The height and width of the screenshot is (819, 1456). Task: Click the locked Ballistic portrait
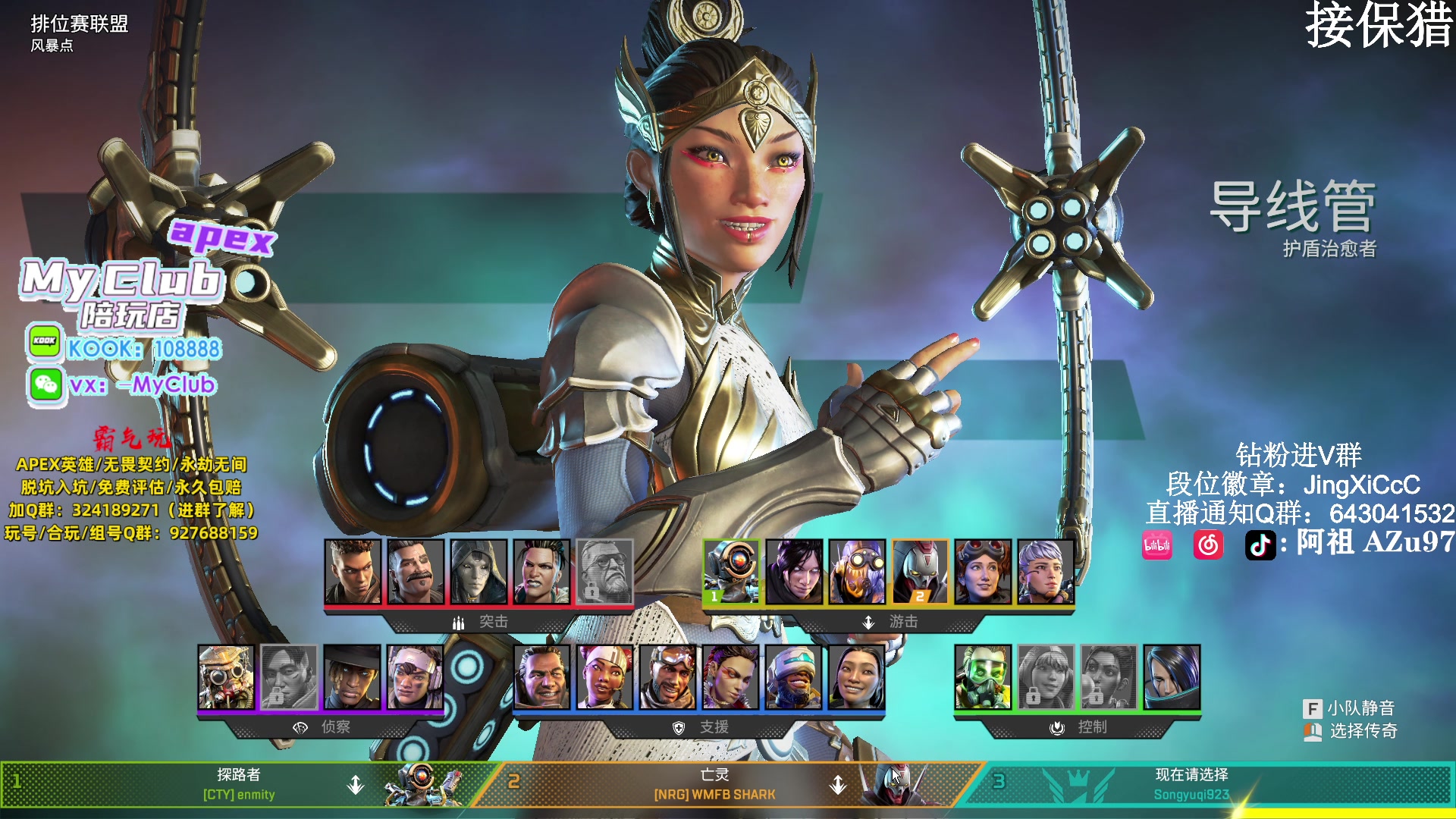tap(604, 571)
